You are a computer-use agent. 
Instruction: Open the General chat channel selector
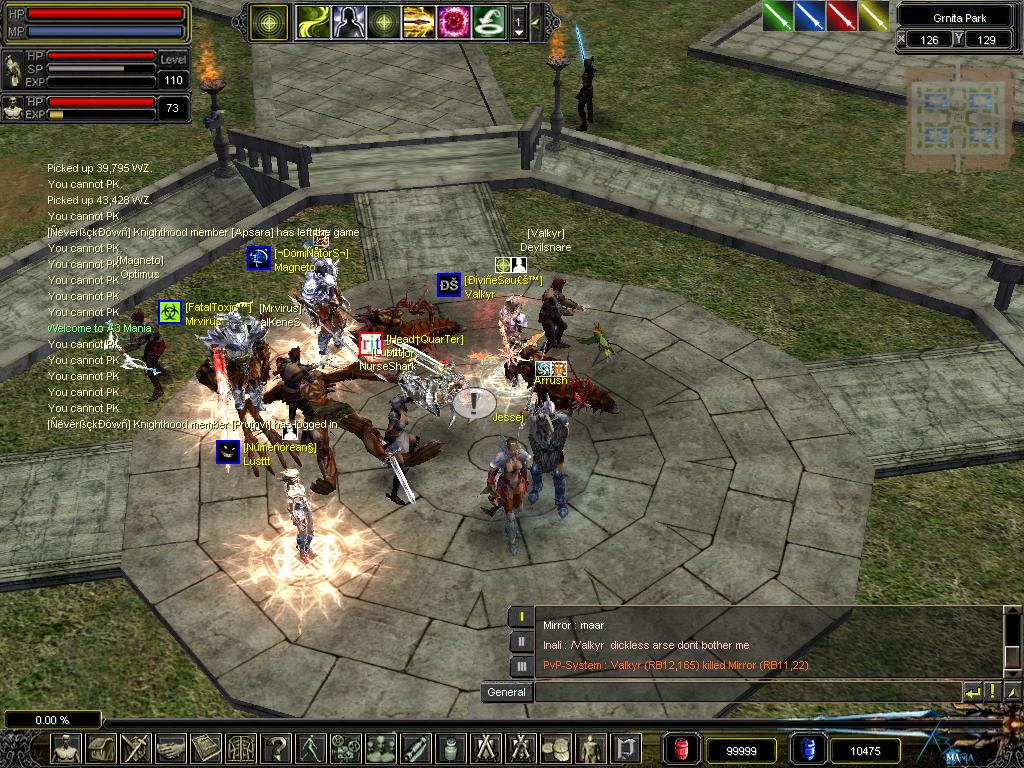506,692
